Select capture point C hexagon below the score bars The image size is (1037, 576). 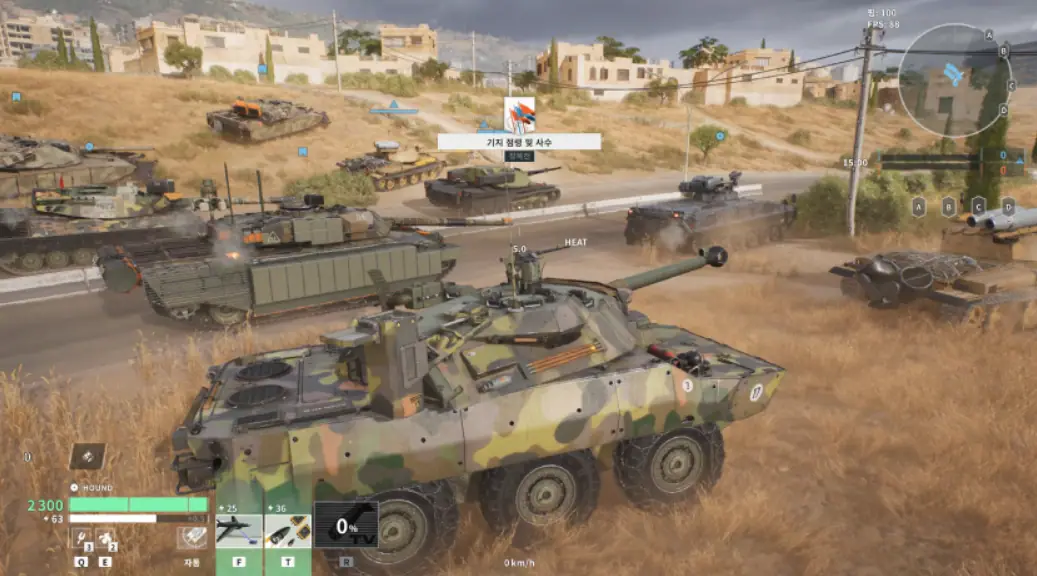[x=978, y=207]
